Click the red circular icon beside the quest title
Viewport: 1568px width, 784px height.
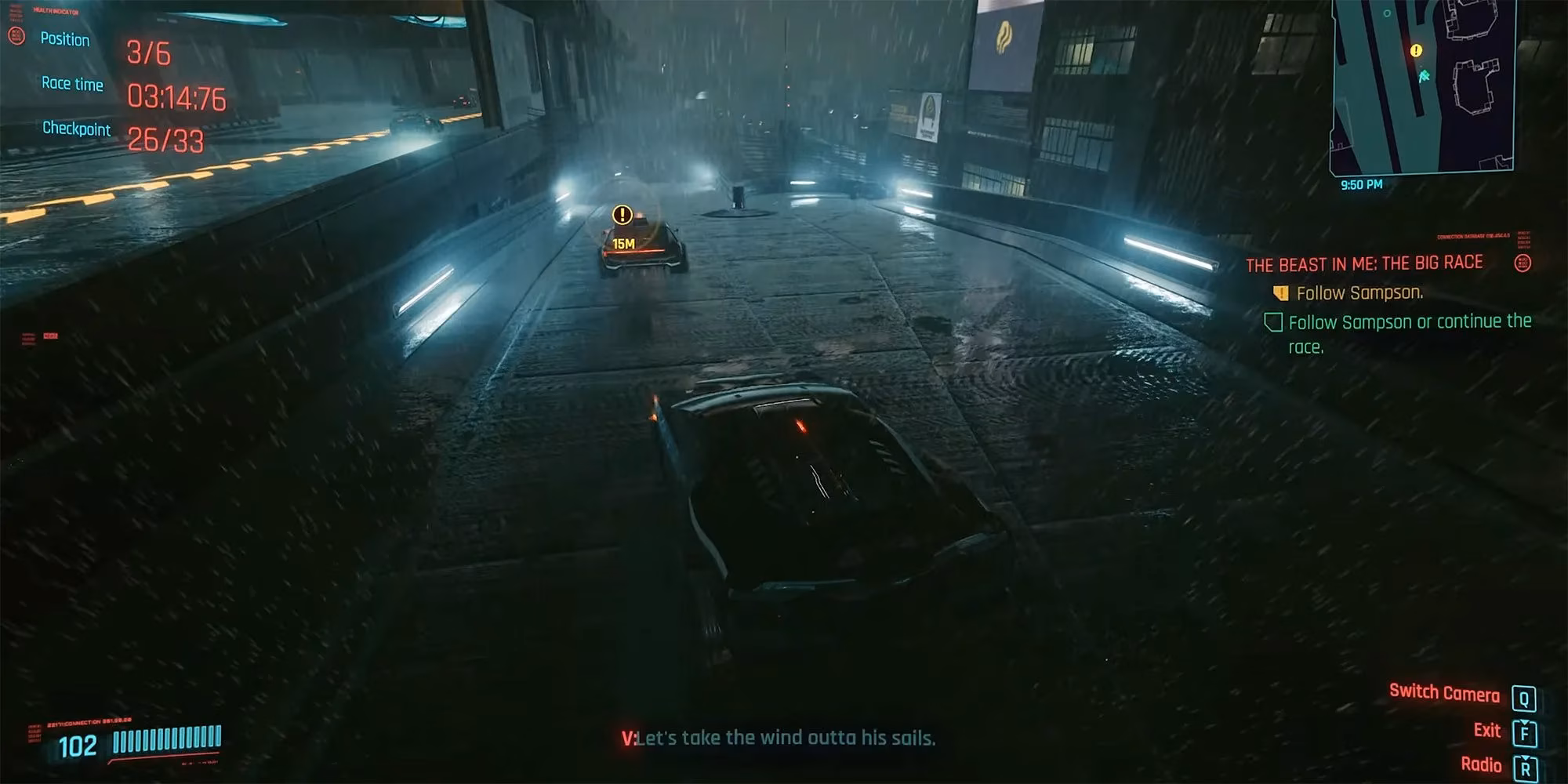coord(1523,264)
